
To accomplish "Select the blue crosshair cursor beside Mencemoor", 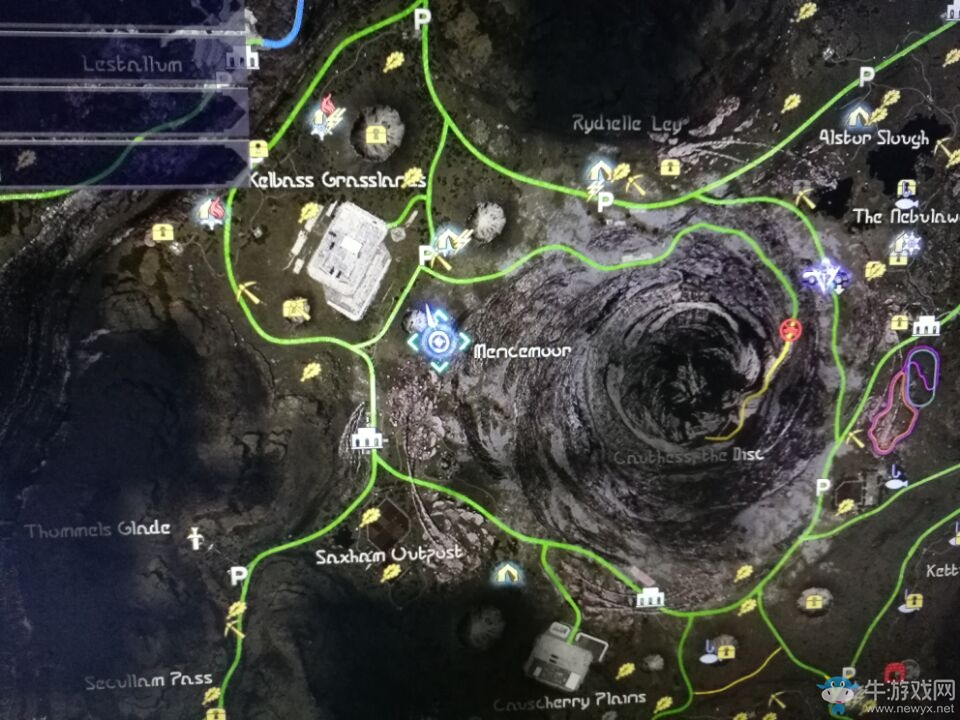I will click(x=438, y=343).
